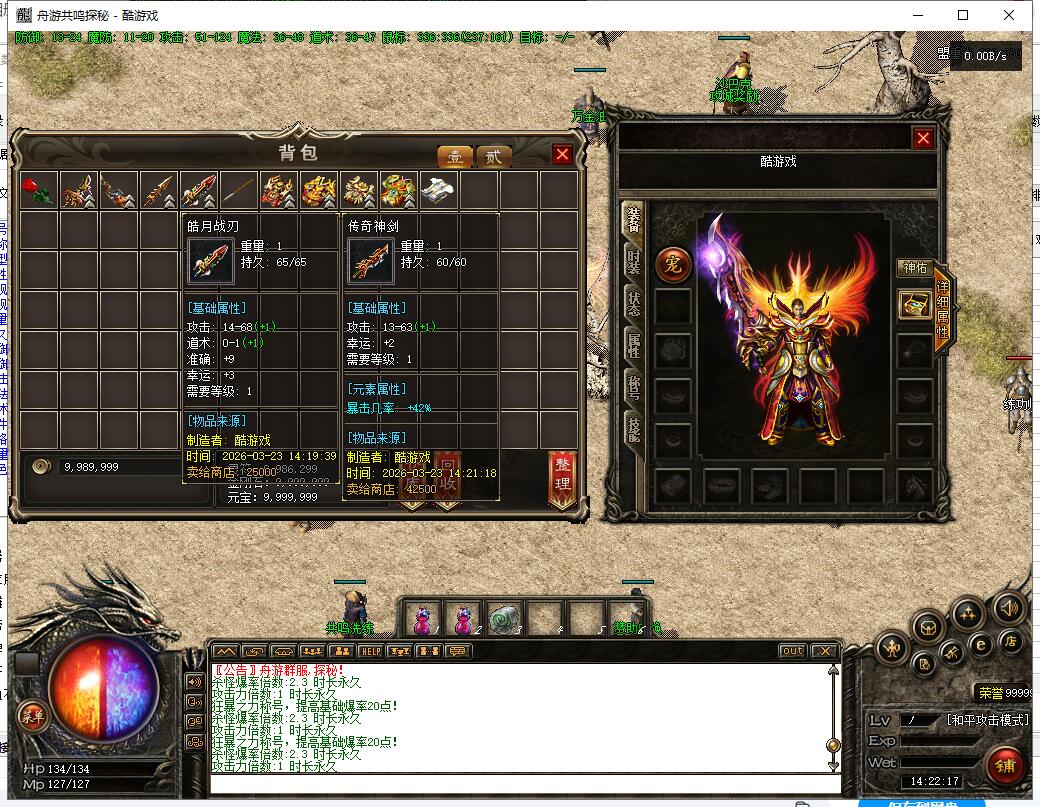Expand the 详细属性 detailed attributes panel
1040x807 pixels.
942,312
